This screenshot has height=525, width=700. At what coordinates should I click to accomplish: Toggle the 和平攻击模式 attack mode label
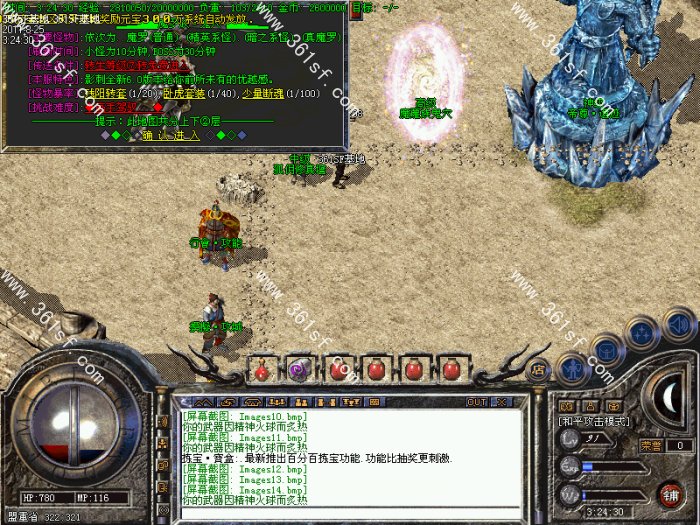594,423
